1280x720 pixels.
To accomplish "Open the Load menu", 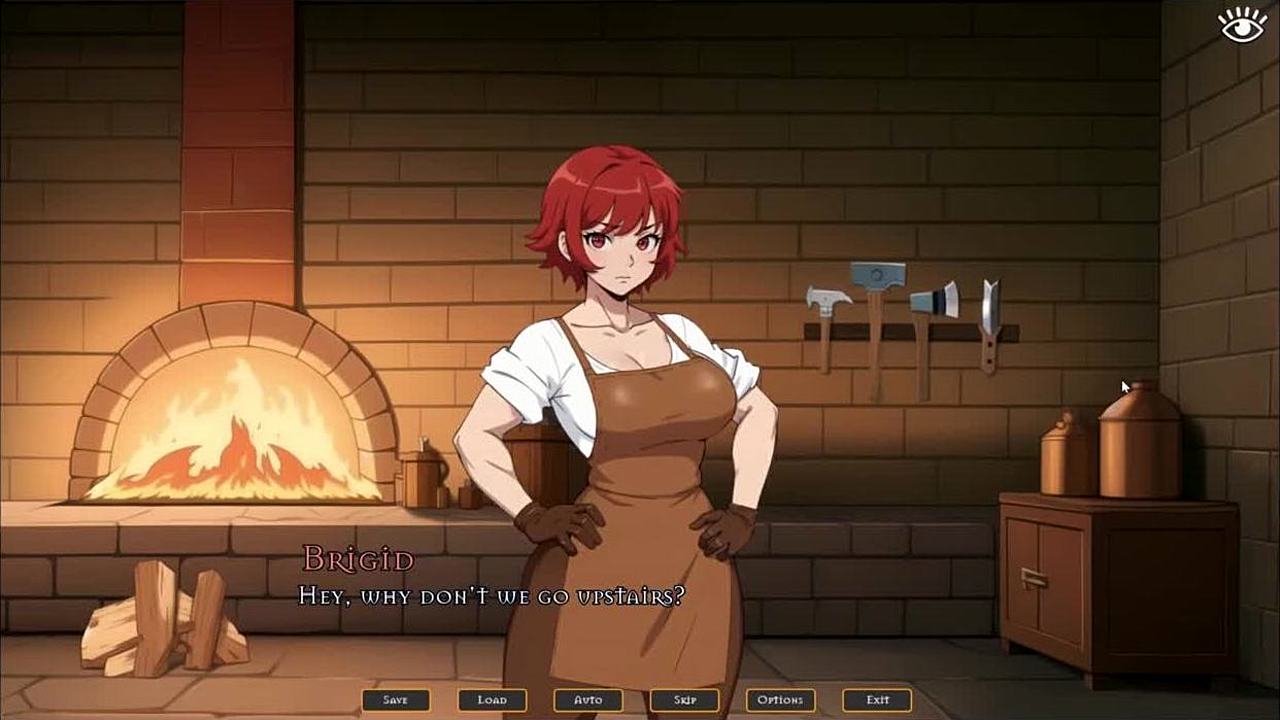I will pos(492,700).
